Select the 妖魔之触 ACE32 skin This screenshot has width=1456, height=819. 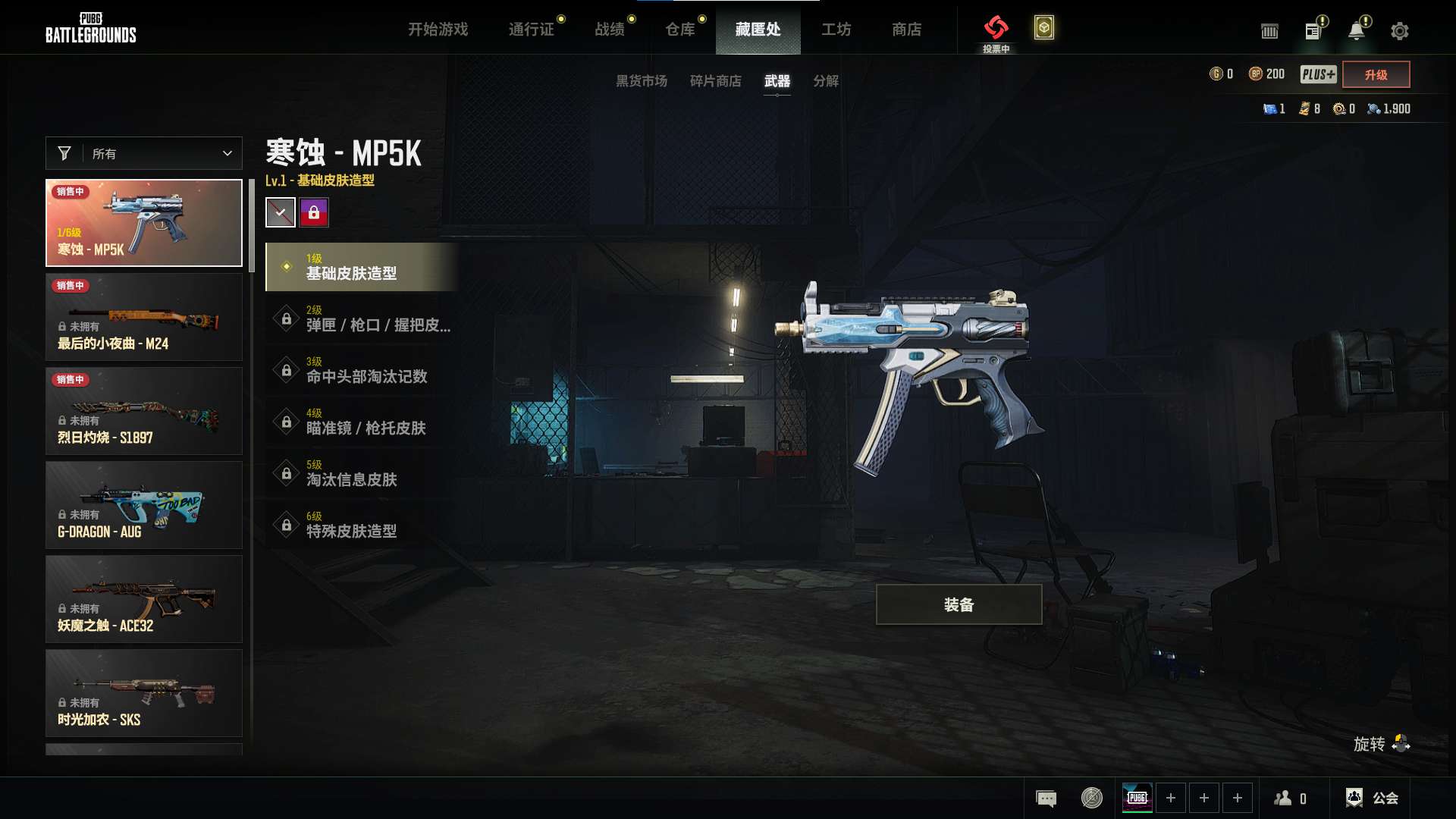tap(144, 599)
